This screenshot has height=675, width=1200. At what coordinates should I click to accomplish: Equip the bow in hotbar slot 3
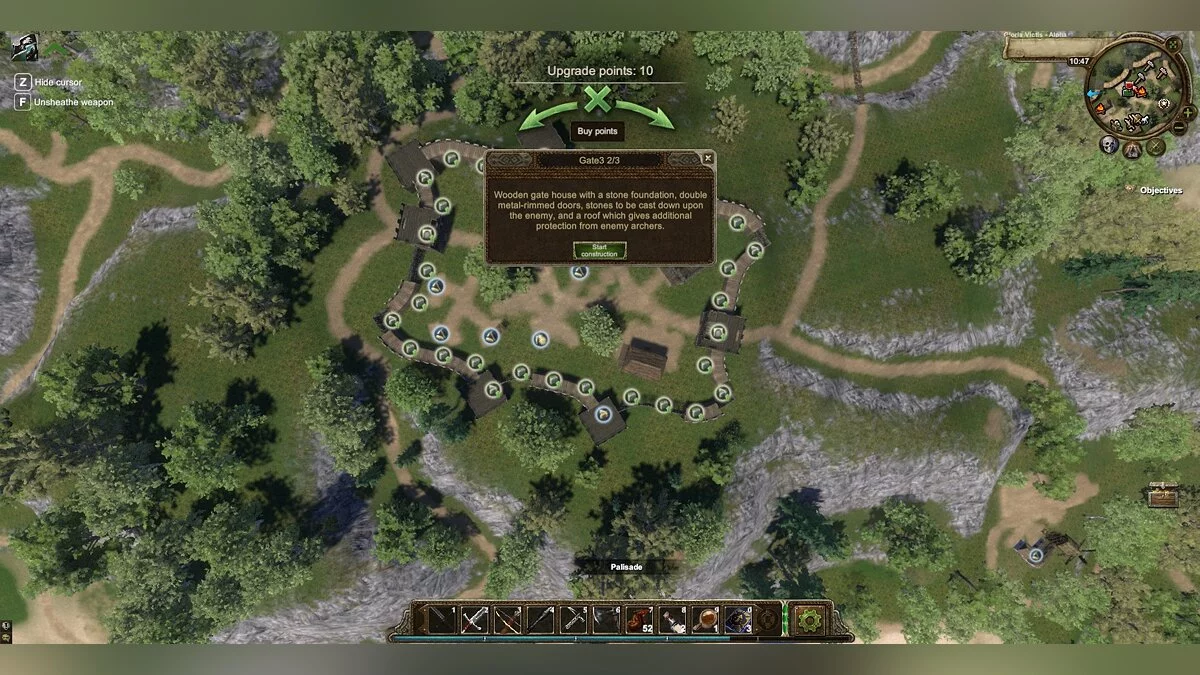[x=508, y=620]
